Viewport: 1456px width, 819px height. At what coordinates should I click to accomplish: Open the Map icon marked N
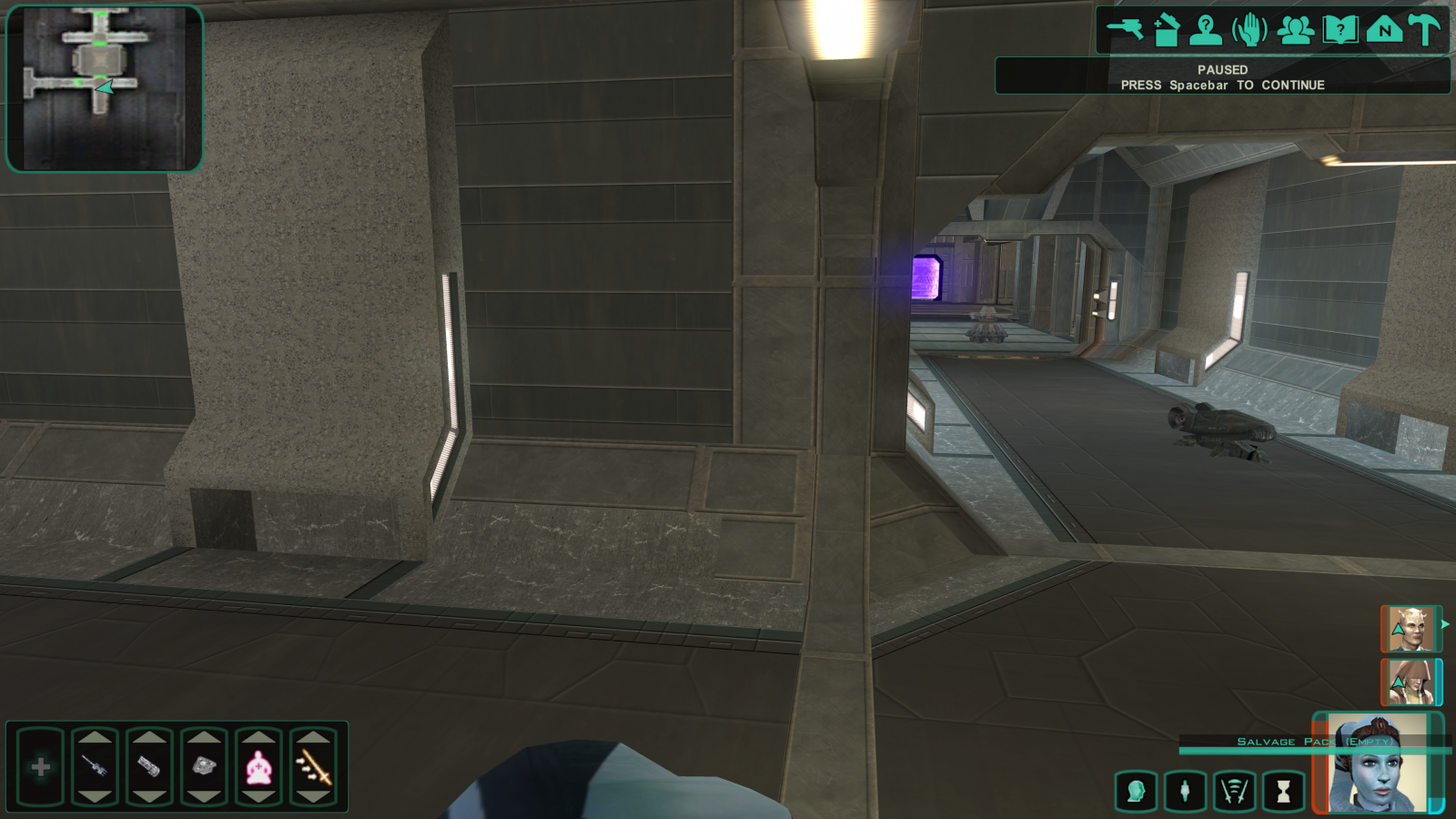pos(1383,30)
